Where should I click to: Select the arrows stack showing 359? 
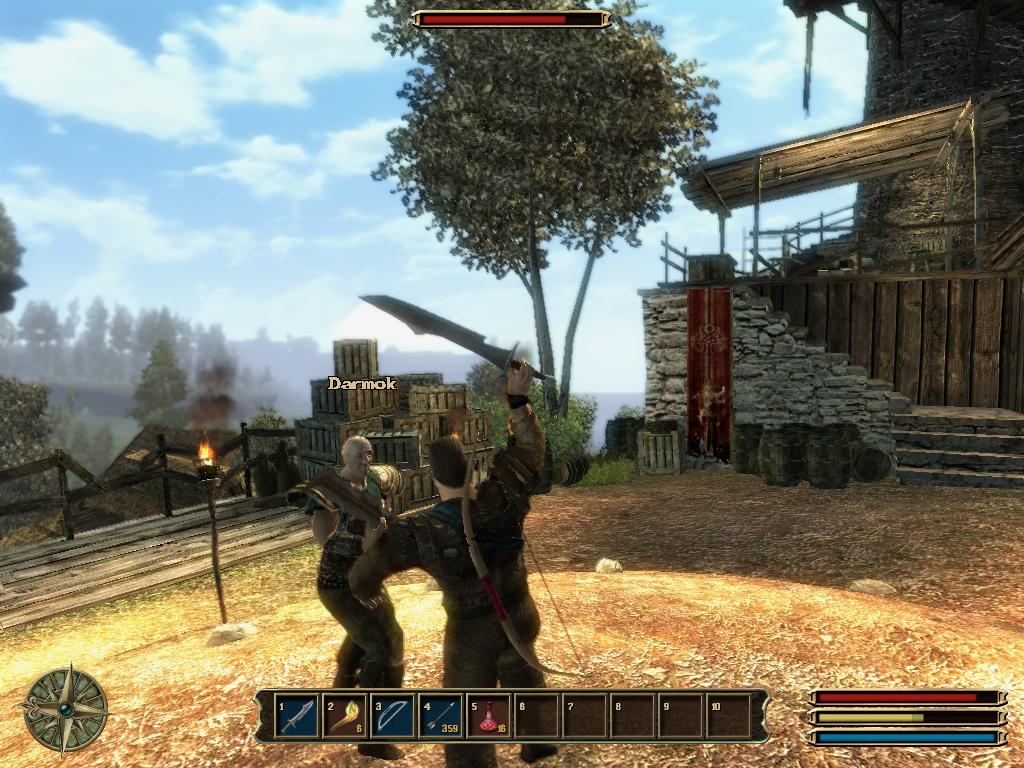click(441, 716)
